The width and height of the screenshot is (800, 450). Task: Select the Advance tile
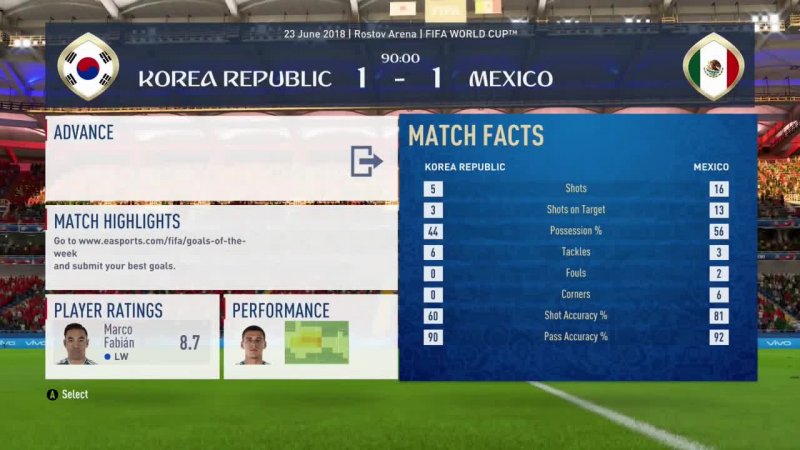pyautogui.click(x=220, y=158)
